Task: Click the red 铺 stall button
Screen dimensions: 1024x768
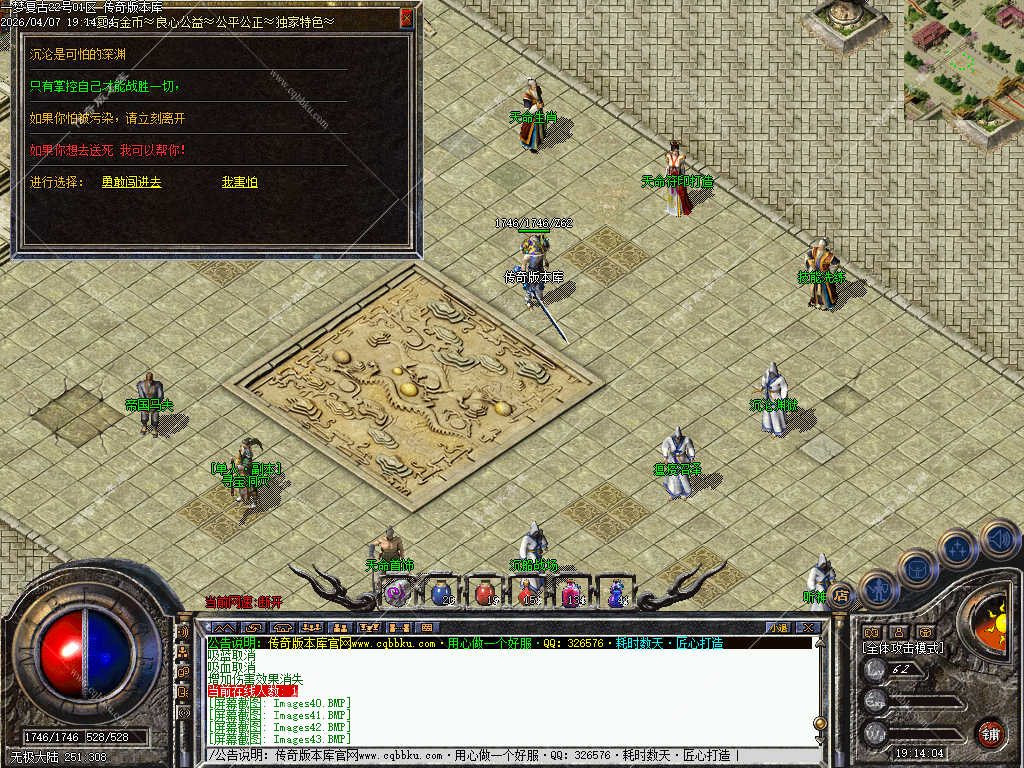Action: coord(990,733)
